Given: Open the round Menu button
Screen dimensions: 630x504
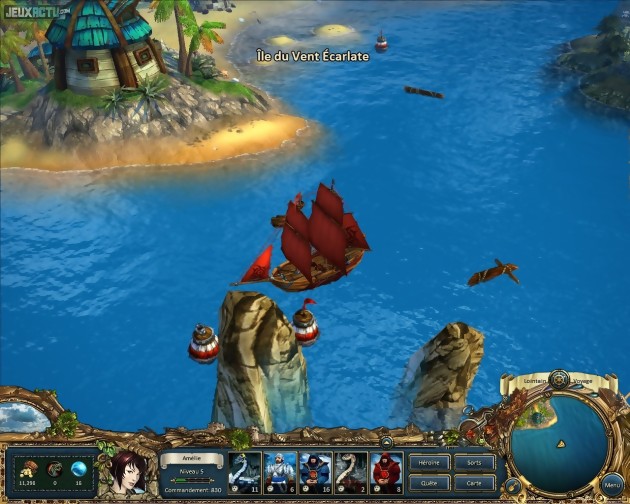Looking at the screenshot, I should tap(612, 485).
